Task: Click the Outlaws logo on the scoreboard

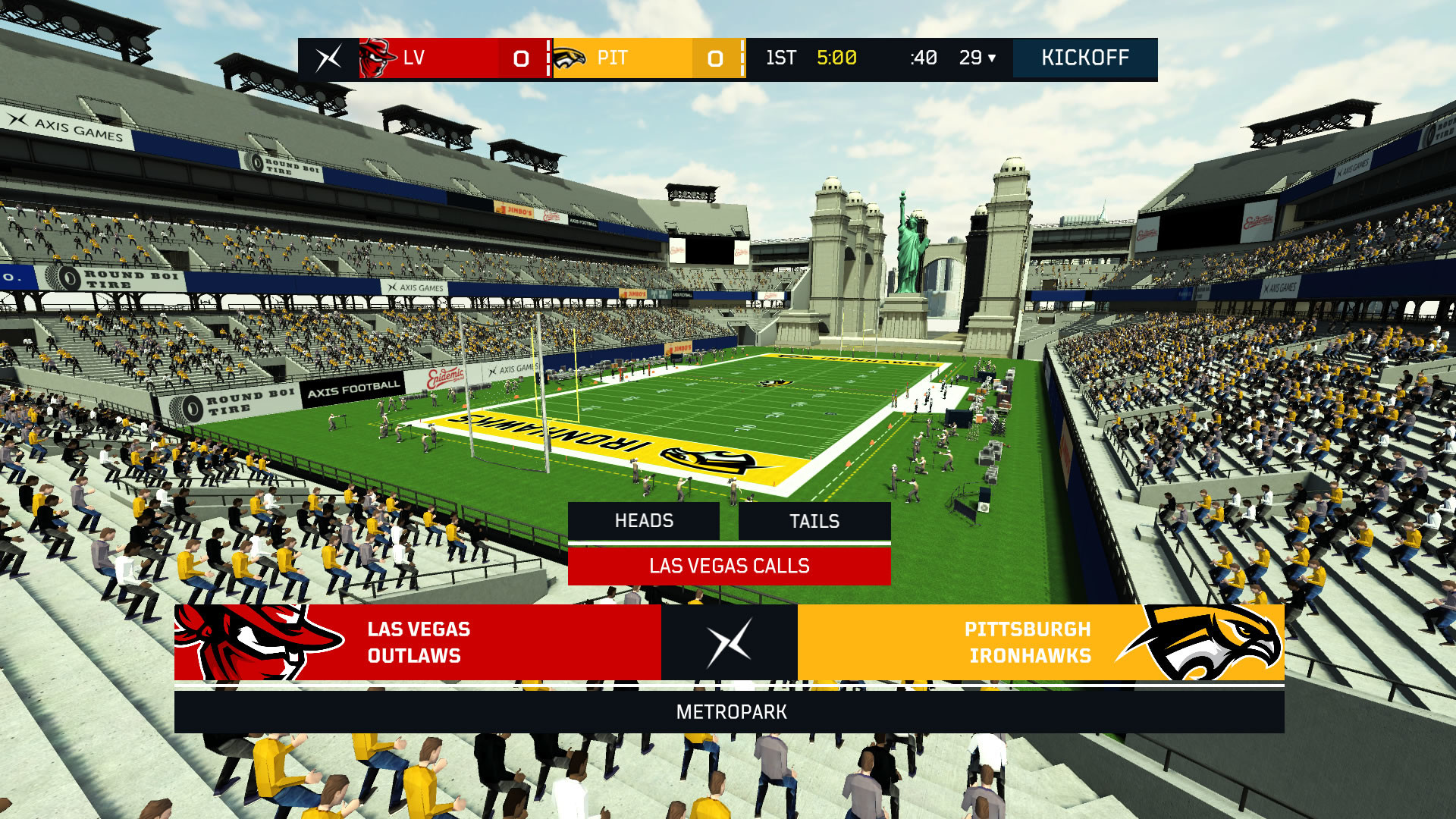Action: point(377,58)
